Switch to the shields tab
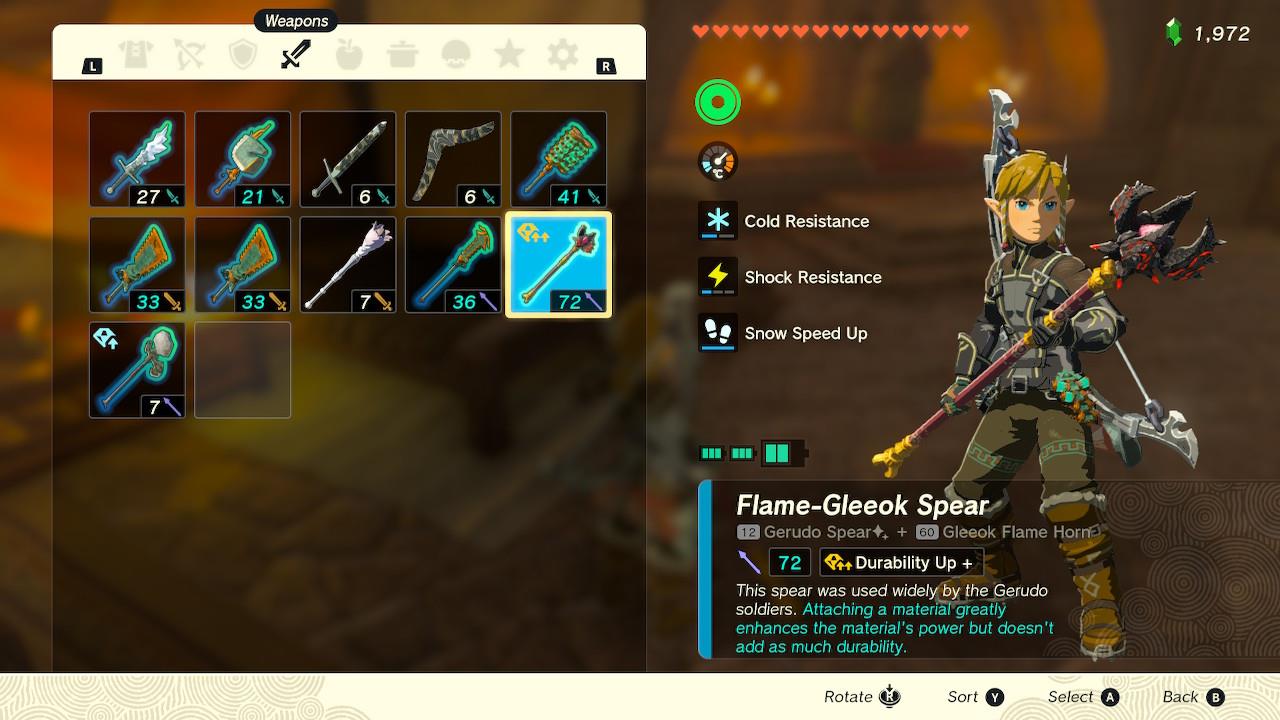Viewport: 1280px width, 720px height. 243,55
